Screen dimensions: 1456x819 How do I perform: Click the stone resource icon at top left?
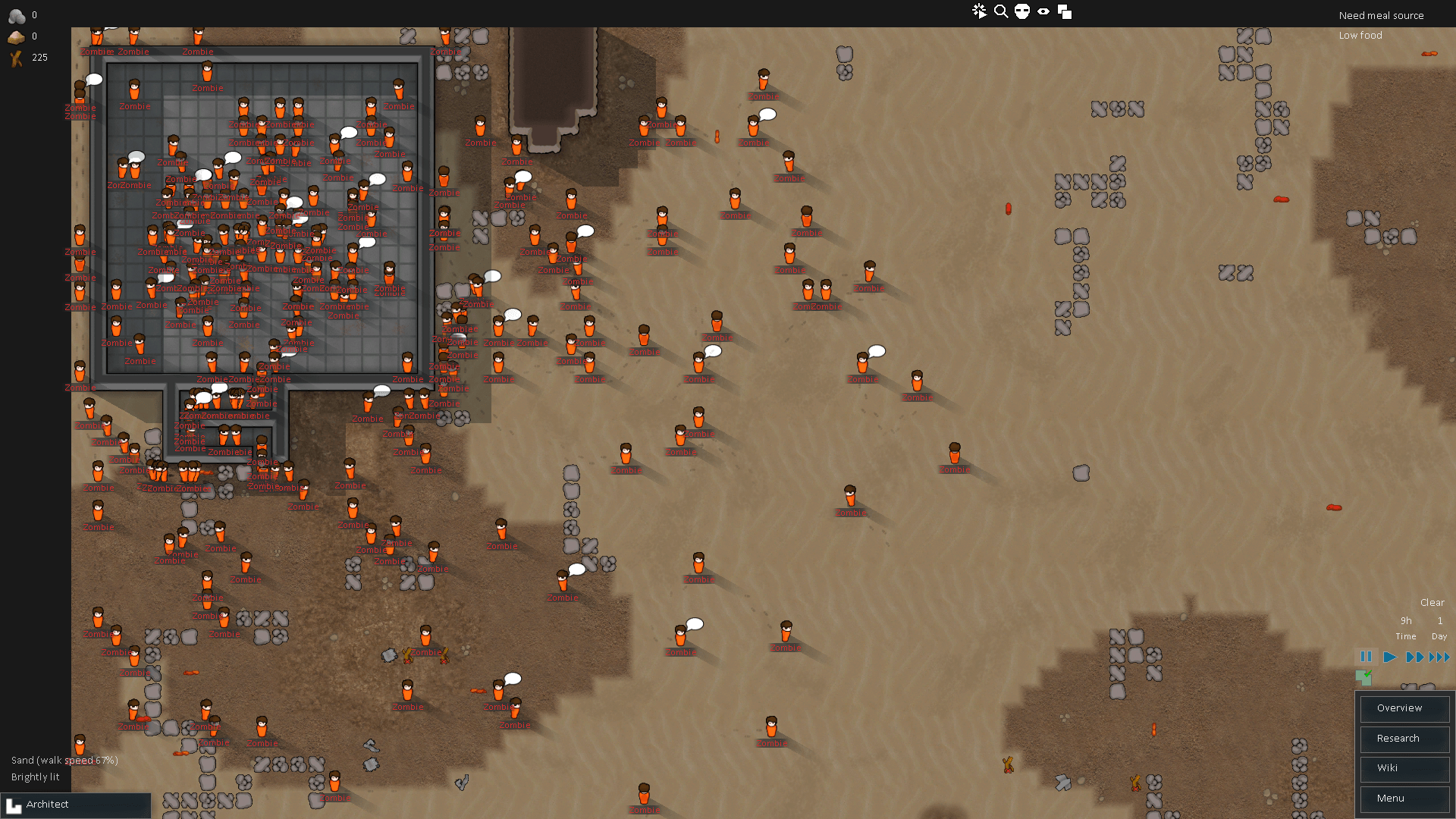click(17, 15)
